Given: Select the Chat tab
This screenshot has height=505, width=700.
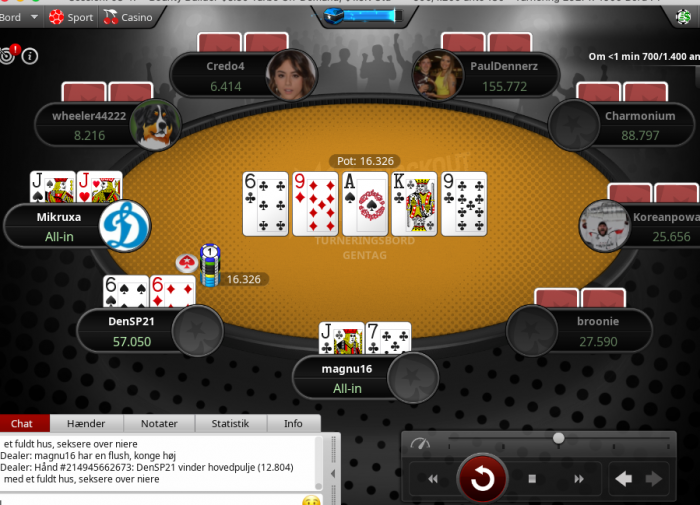Looking at the screenshot, I should (x=22, y=424).
